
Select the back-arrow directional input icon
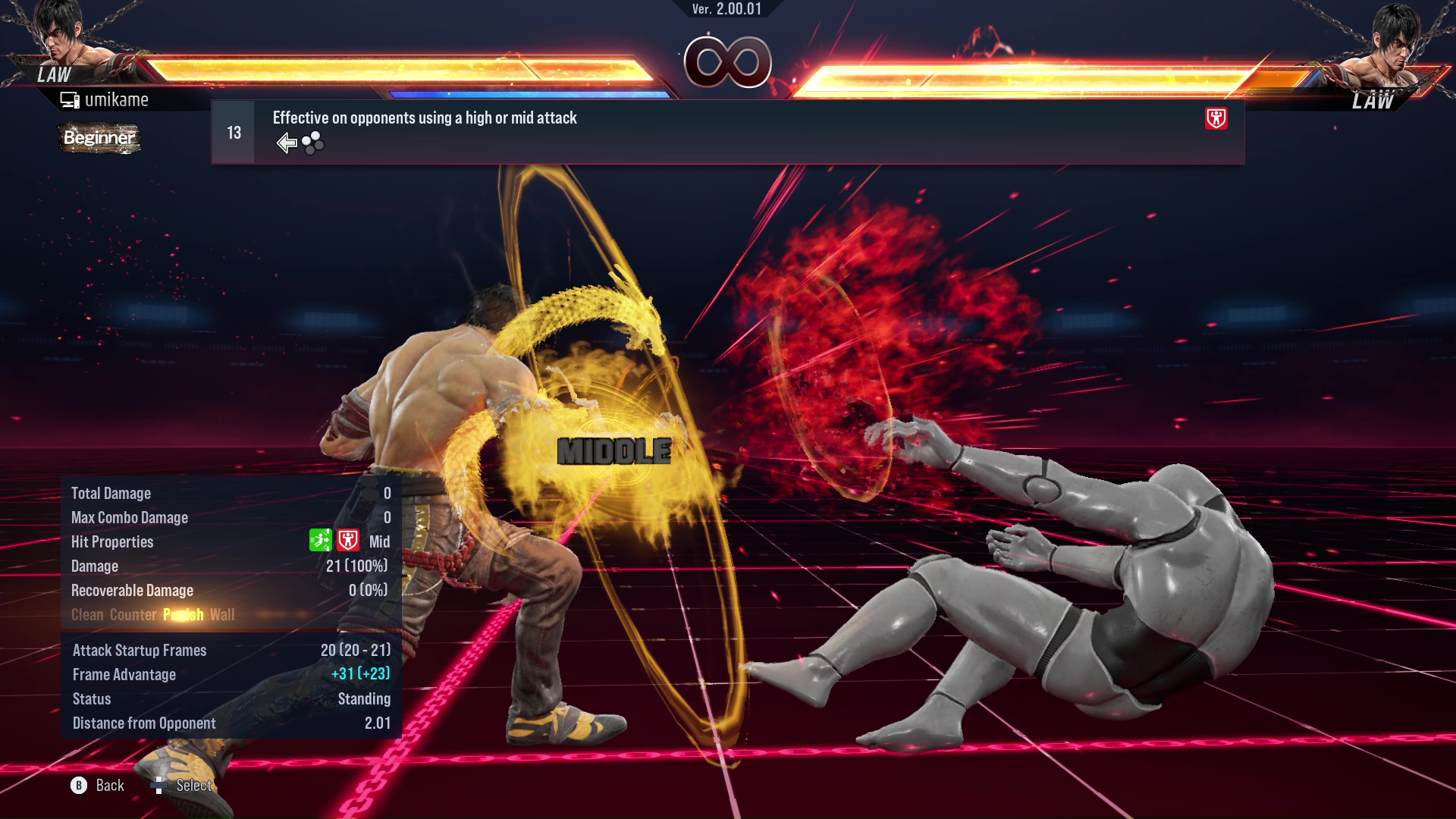[286, 142]
